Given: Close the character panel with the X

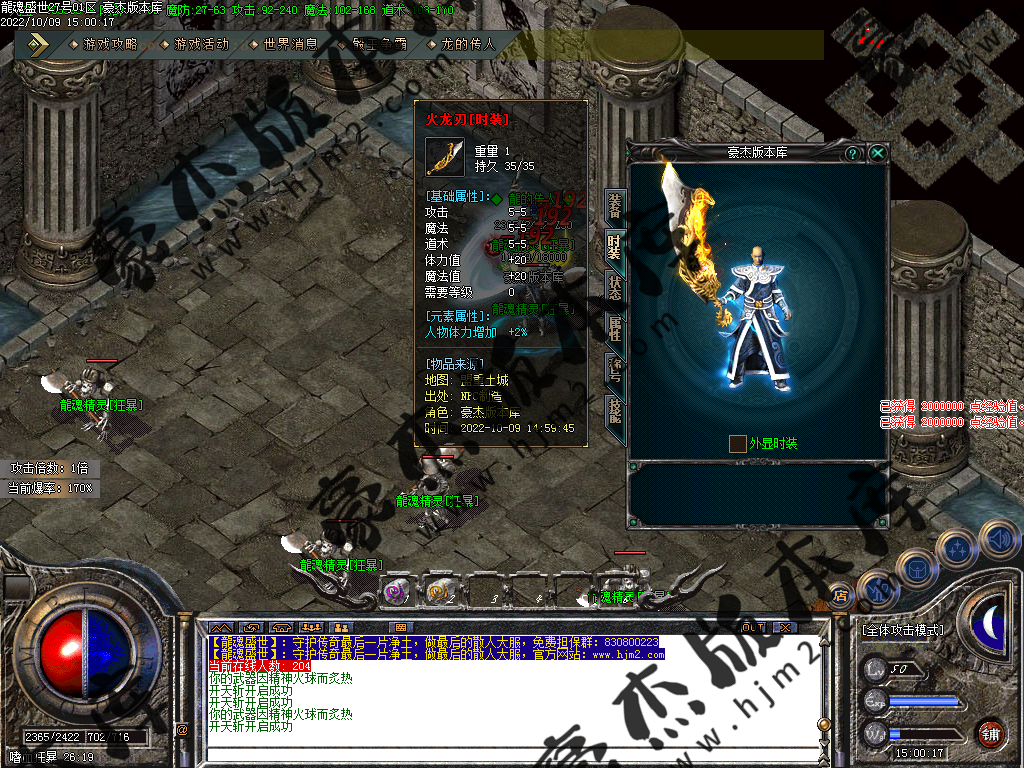Looking at the screenshot, I should (877, 153).
